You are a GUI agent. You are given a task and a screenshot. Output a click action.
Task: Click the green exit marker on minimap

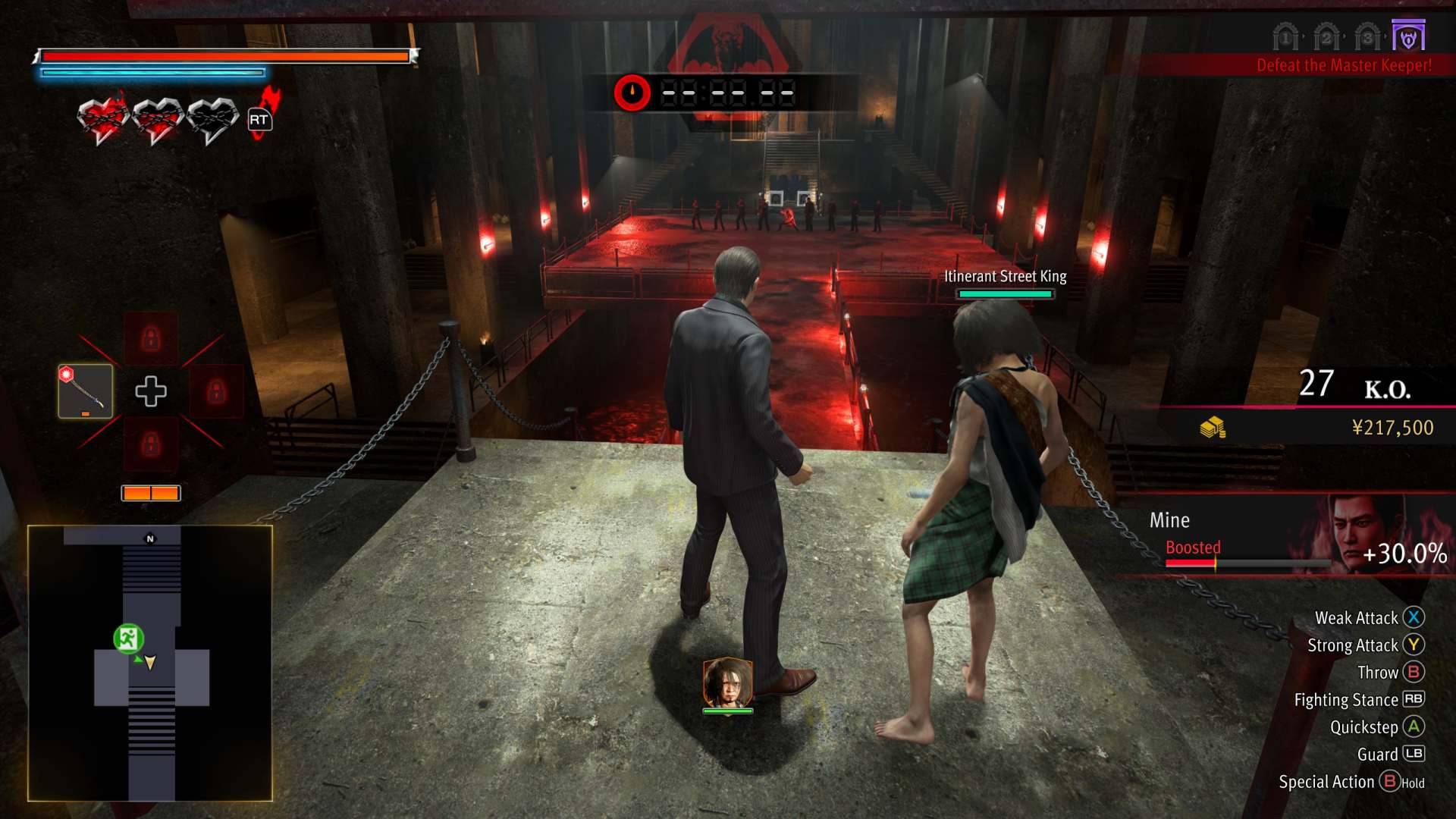click(x=128, y=639)
